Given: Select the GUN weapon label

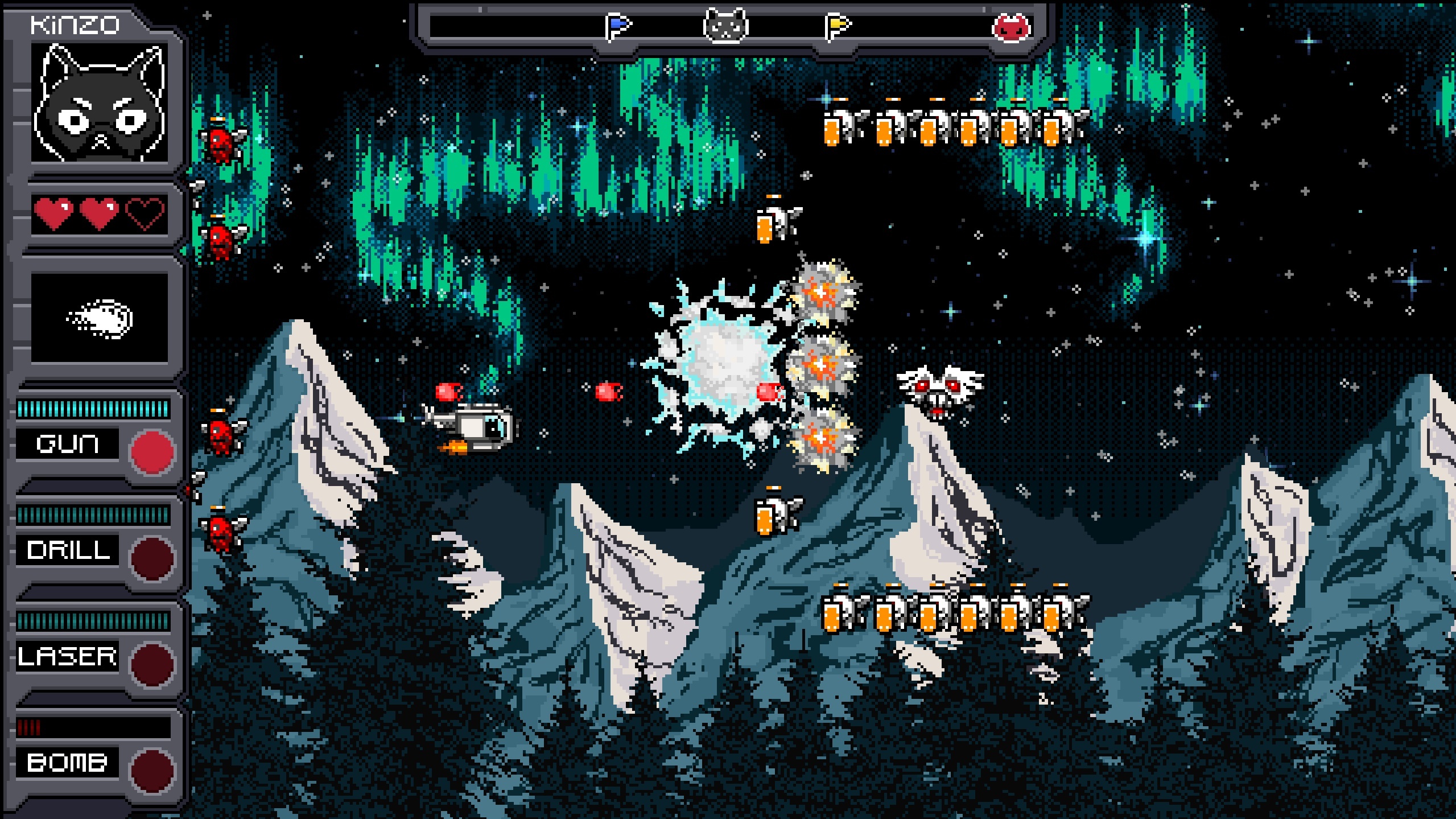Looking at the screenshot, I should (67, 443).
